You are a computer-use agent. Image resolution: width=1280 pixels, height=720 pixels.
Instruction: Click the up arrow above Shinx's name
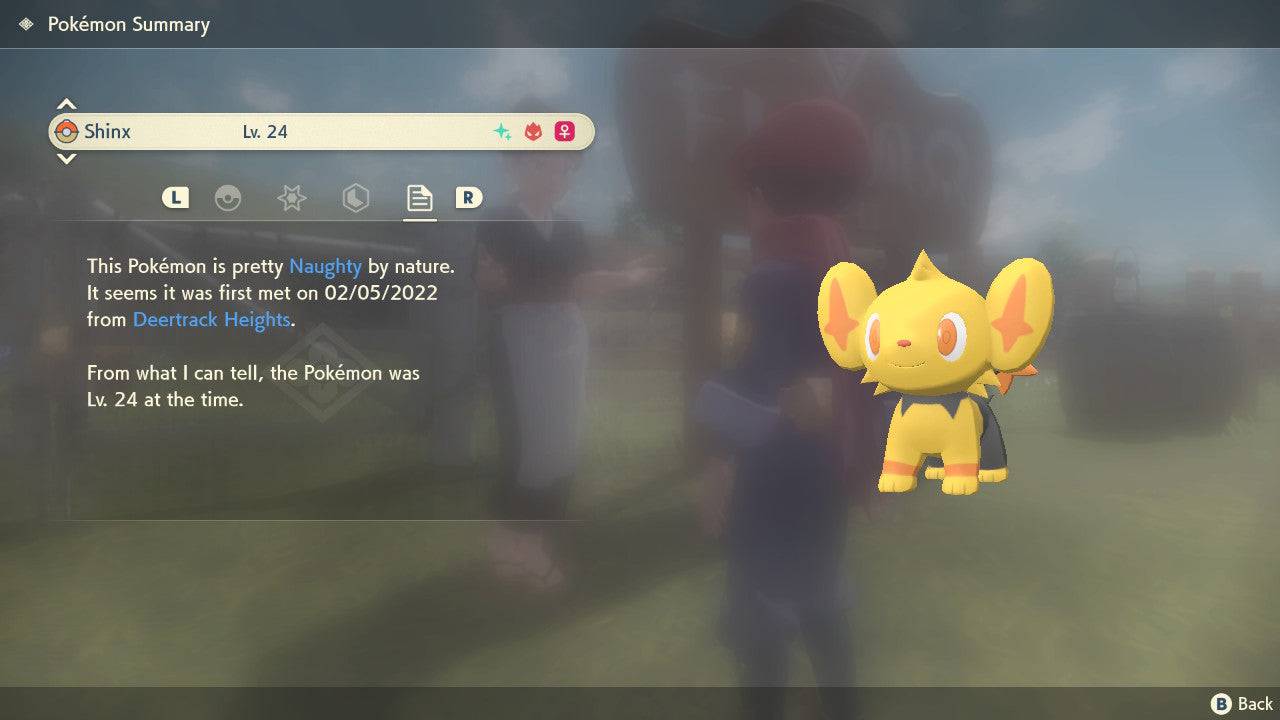point(66,102)
